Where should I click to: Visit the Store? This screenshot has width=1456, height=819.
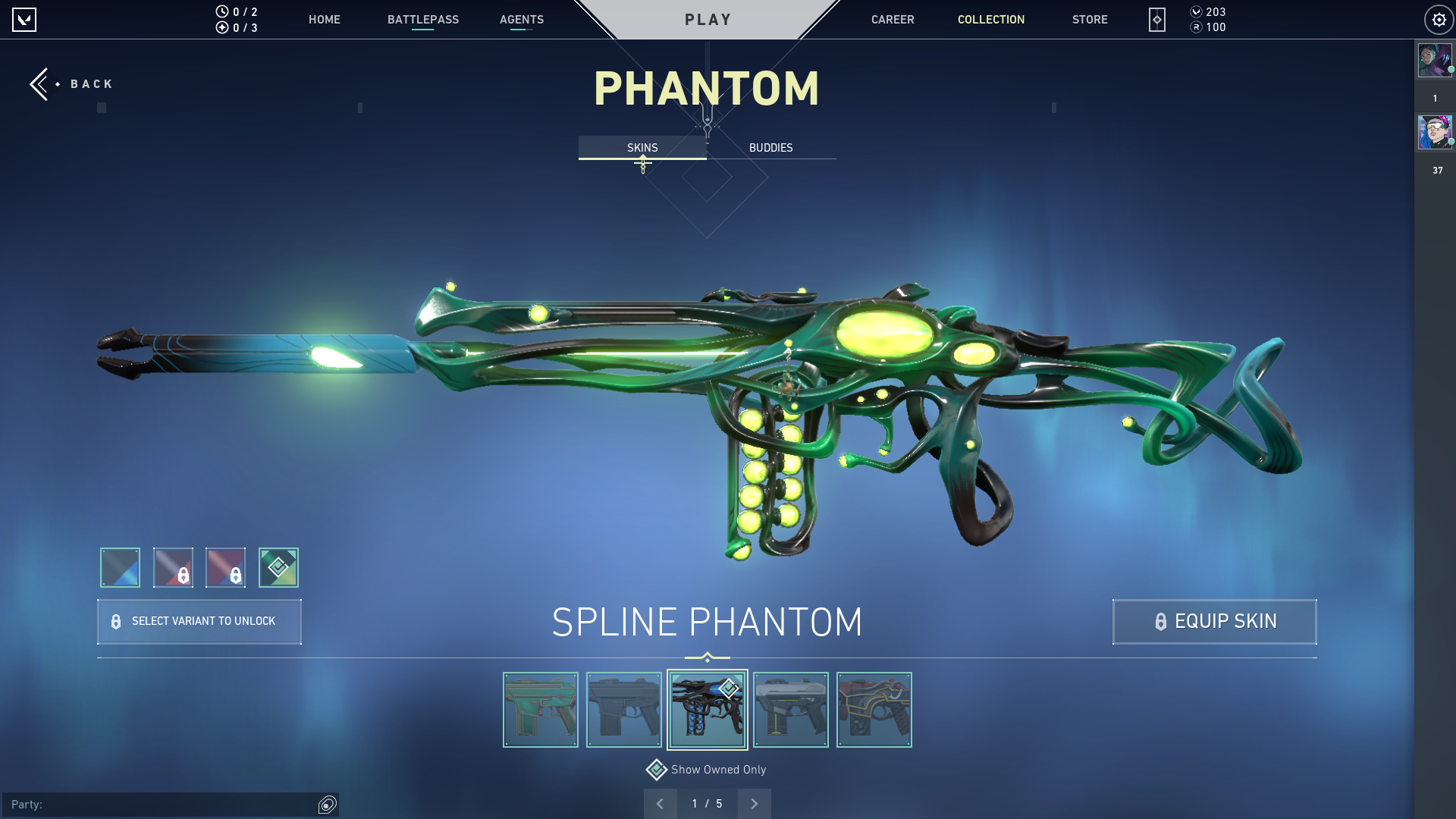tap(1089, 20)
